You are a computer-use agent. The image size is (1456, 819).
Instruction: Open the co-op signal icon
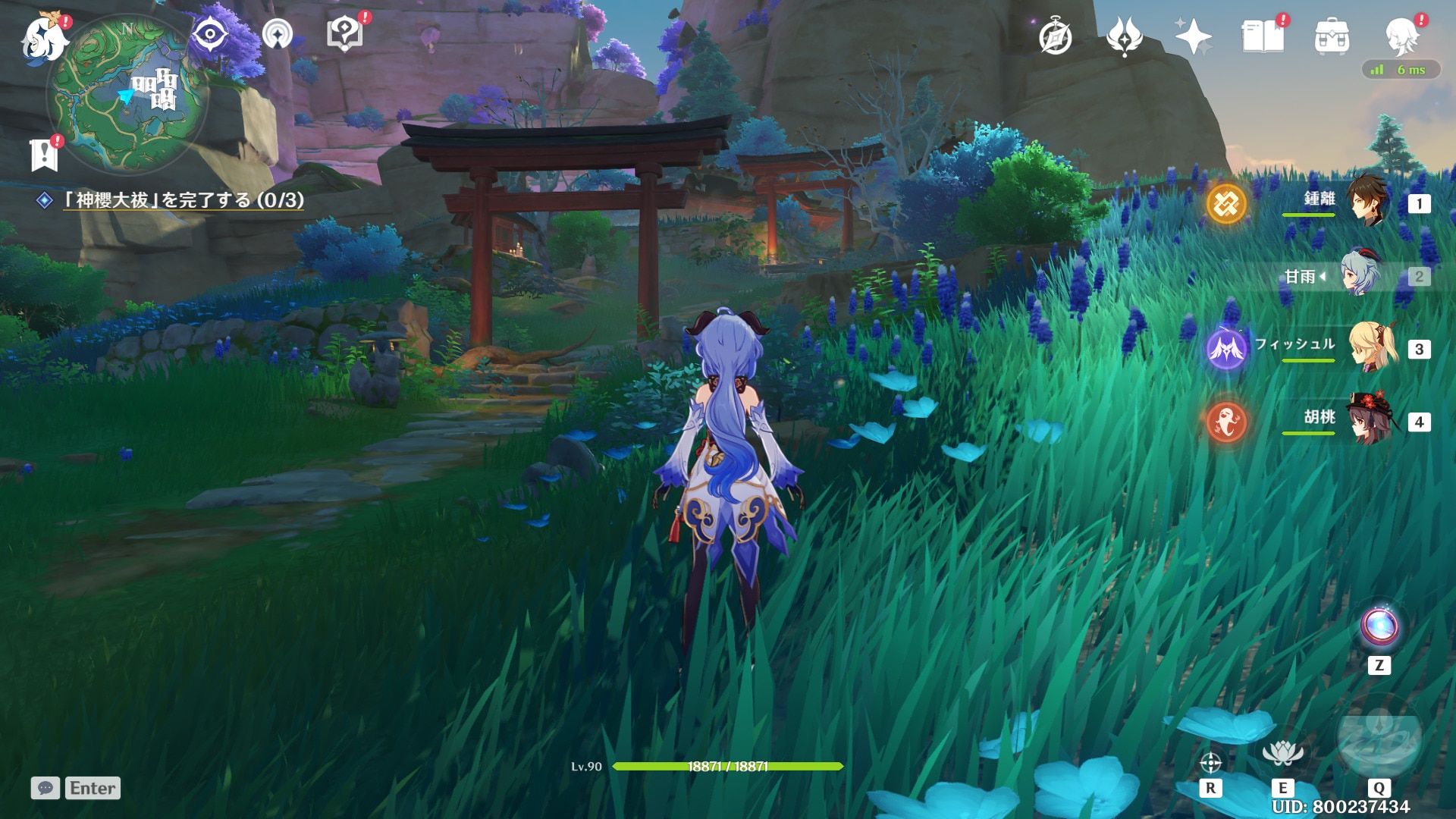278,34
